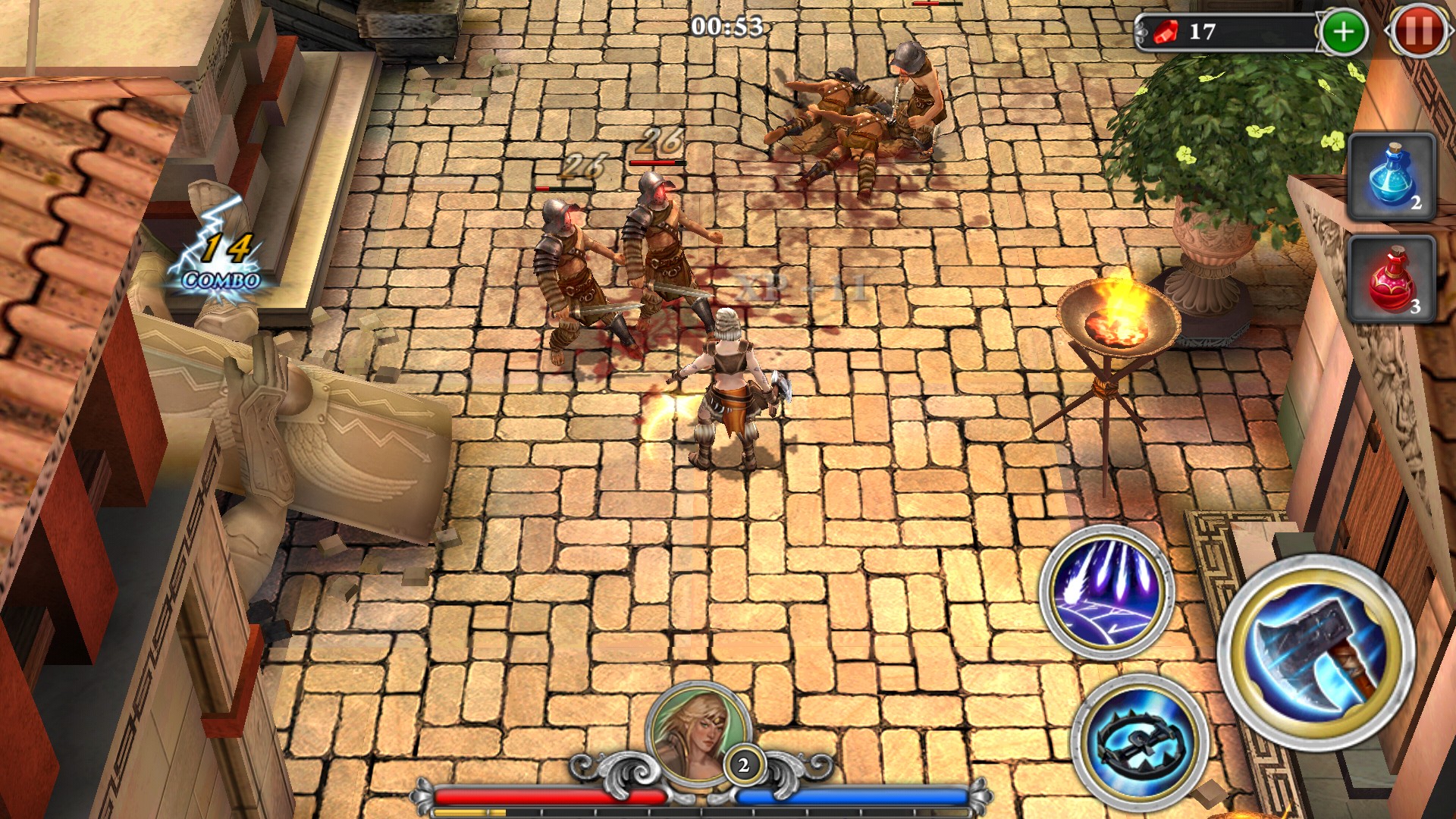Attack with the axe button
The image size is (1456, 819).
click(1316, 654)
